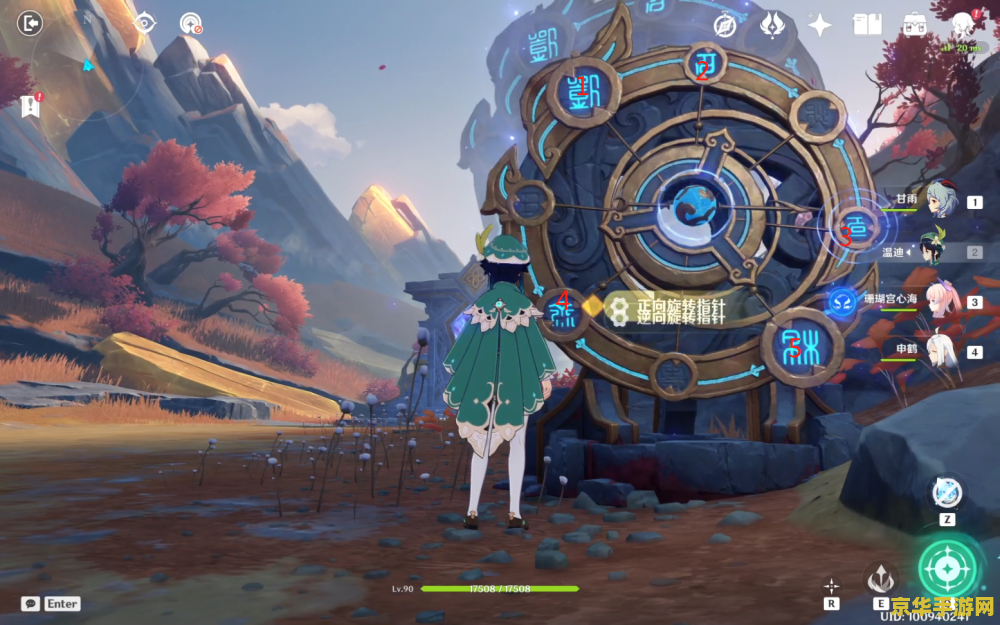Open the Adventurer Handbook book icon
Image resolution: width=1000 pixels, height=625 pixels.
pos(866,25)
